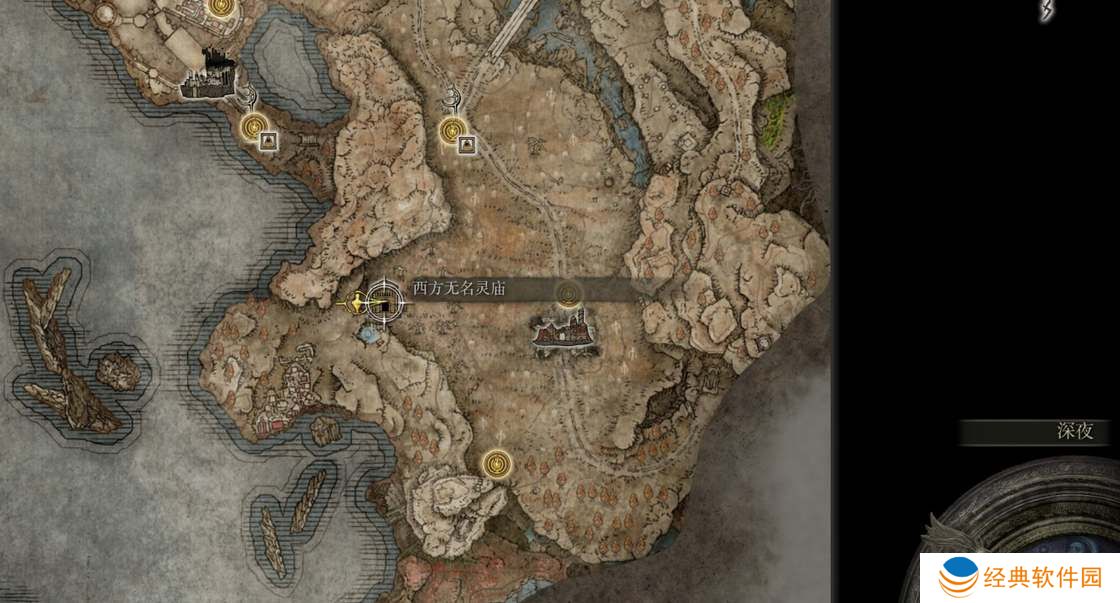Select the Western Nameless Mausoleum map marker
The height and width of the screenshot is (603, 1120).
(382, 301)
